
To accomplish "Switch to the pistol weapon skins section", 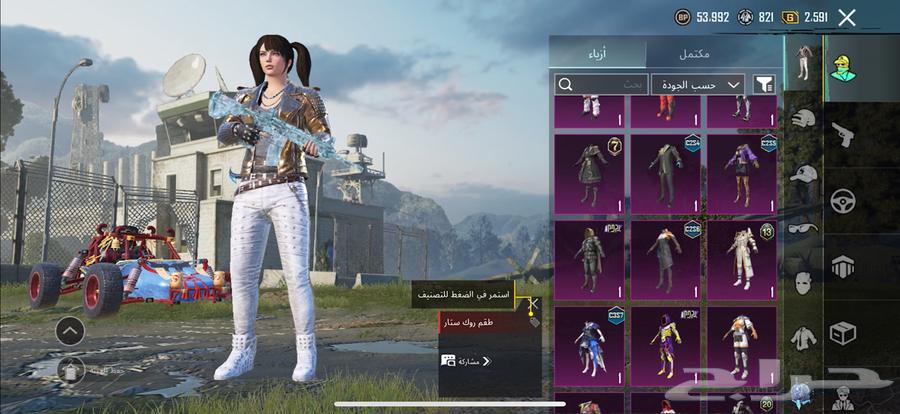I will click(x=842, y=133).
